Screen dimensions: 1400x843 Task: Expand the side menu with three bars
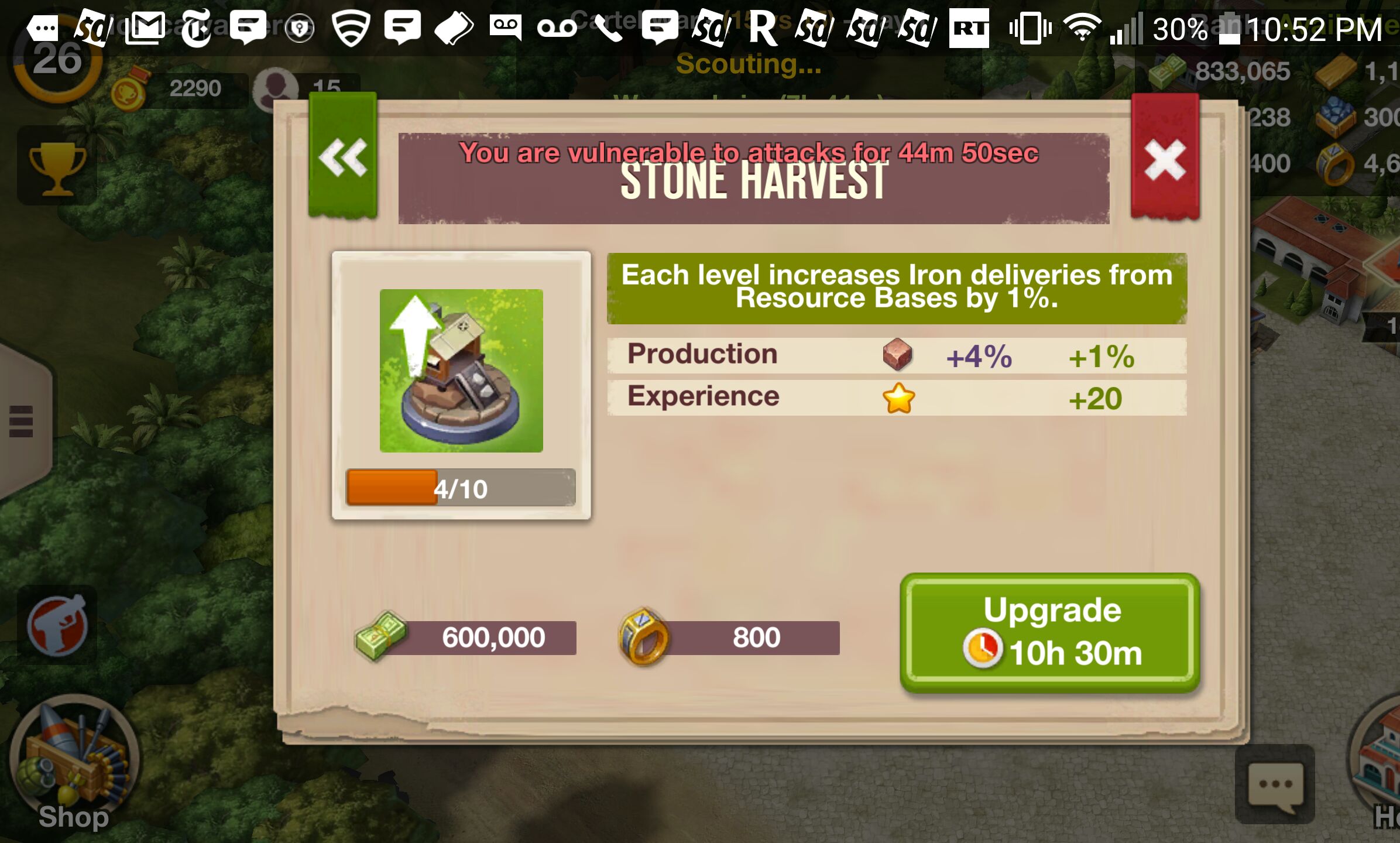coord(21,421)
